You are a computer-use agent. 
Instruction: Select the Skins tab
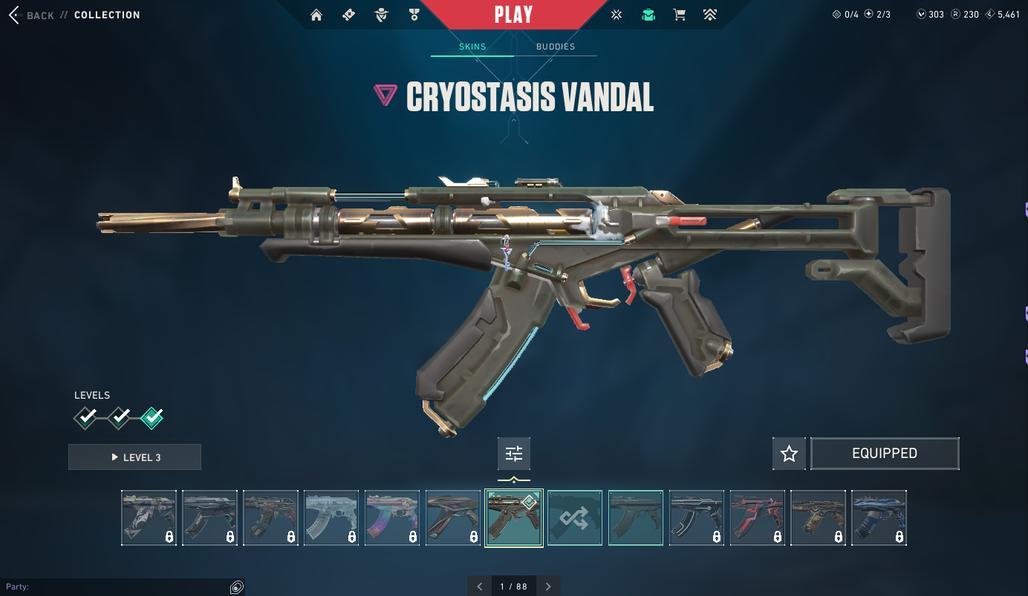(x=472, y=47)
